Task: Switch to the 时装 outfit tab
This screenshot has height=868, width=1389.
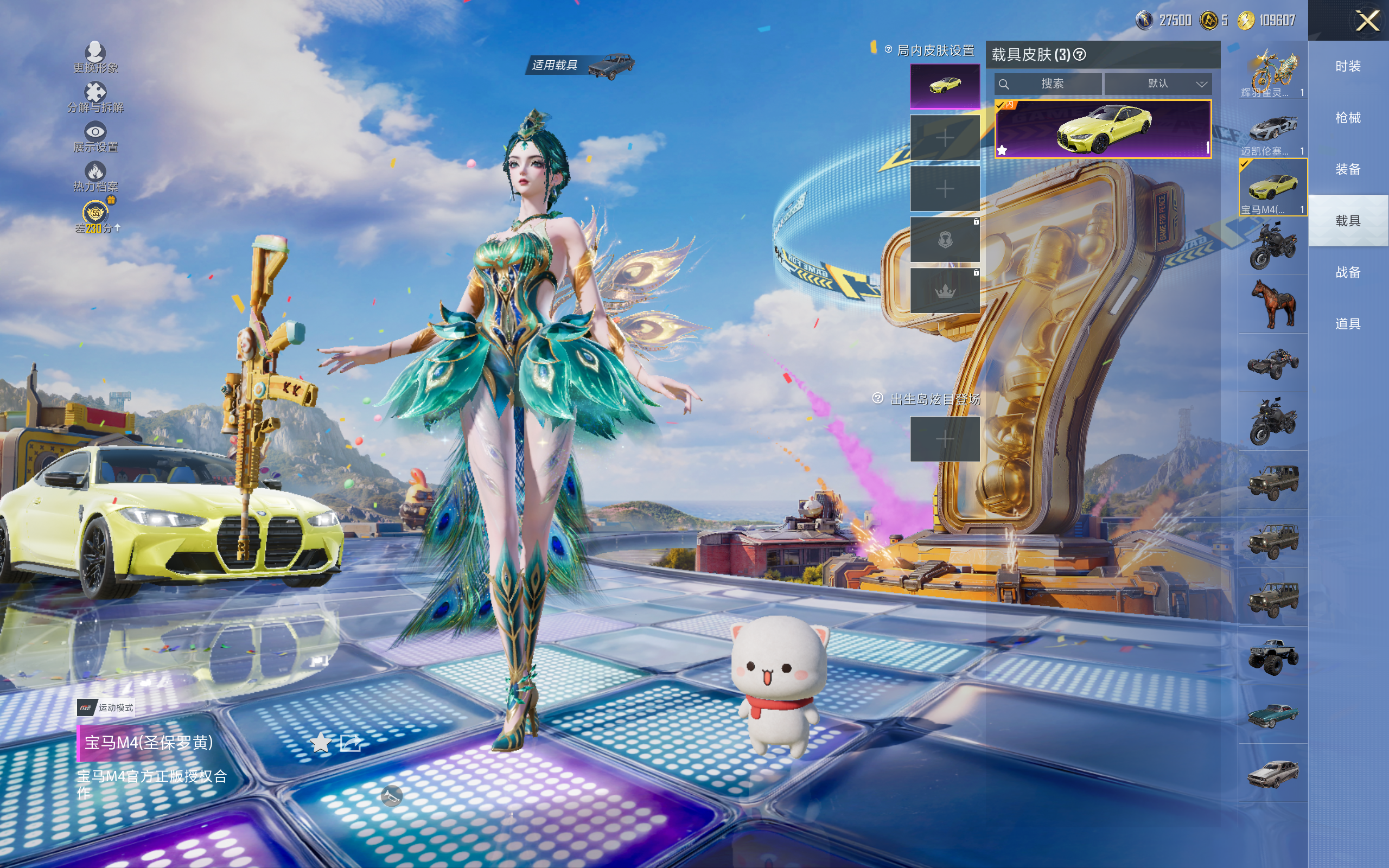Action: pyautogui.click(x=1348, y=67)
